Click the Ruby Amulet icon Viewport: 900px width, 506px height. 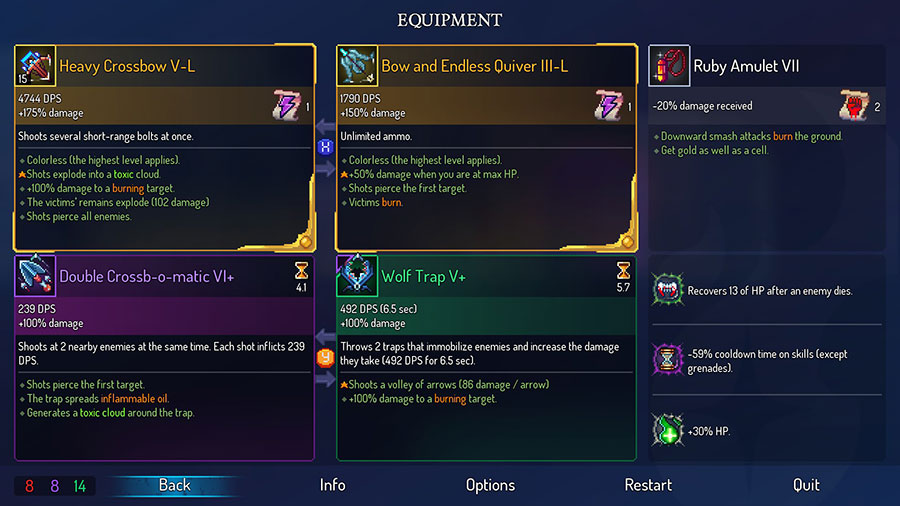pos(670,66)
